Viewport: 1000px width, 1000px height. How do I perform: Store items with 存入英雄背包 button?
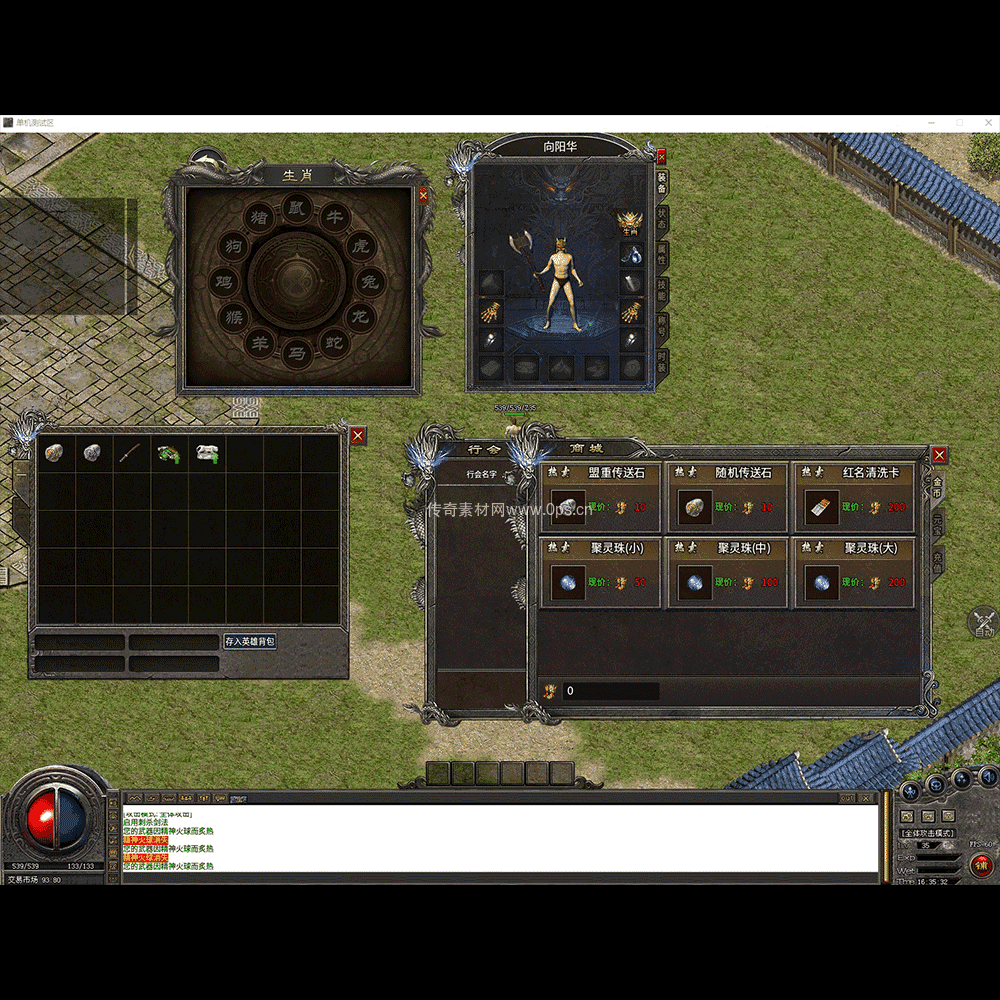point(249,641)
